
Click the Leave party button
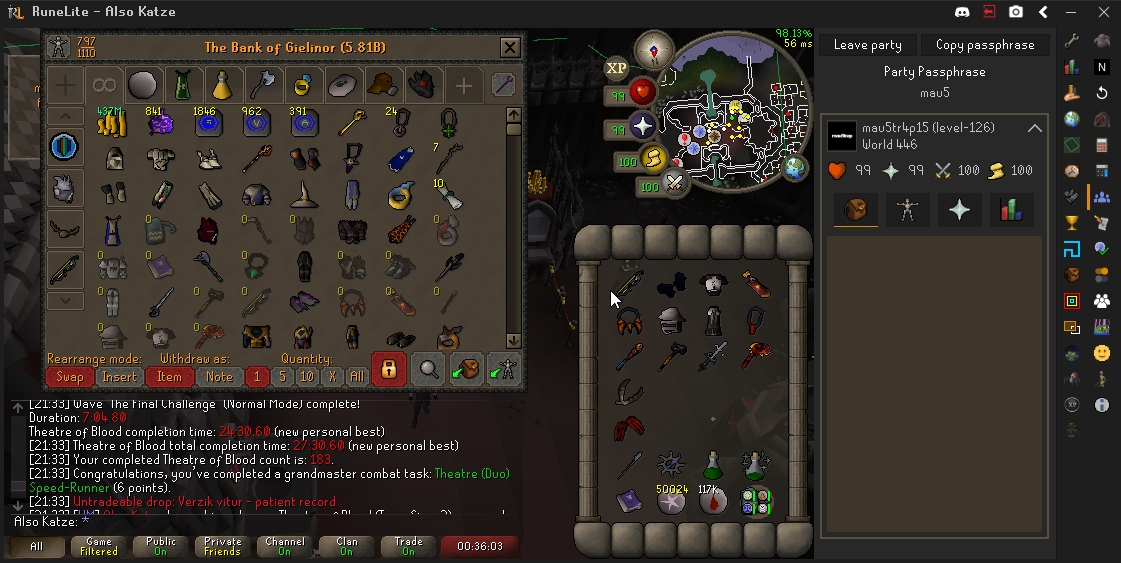pos(867,45)
